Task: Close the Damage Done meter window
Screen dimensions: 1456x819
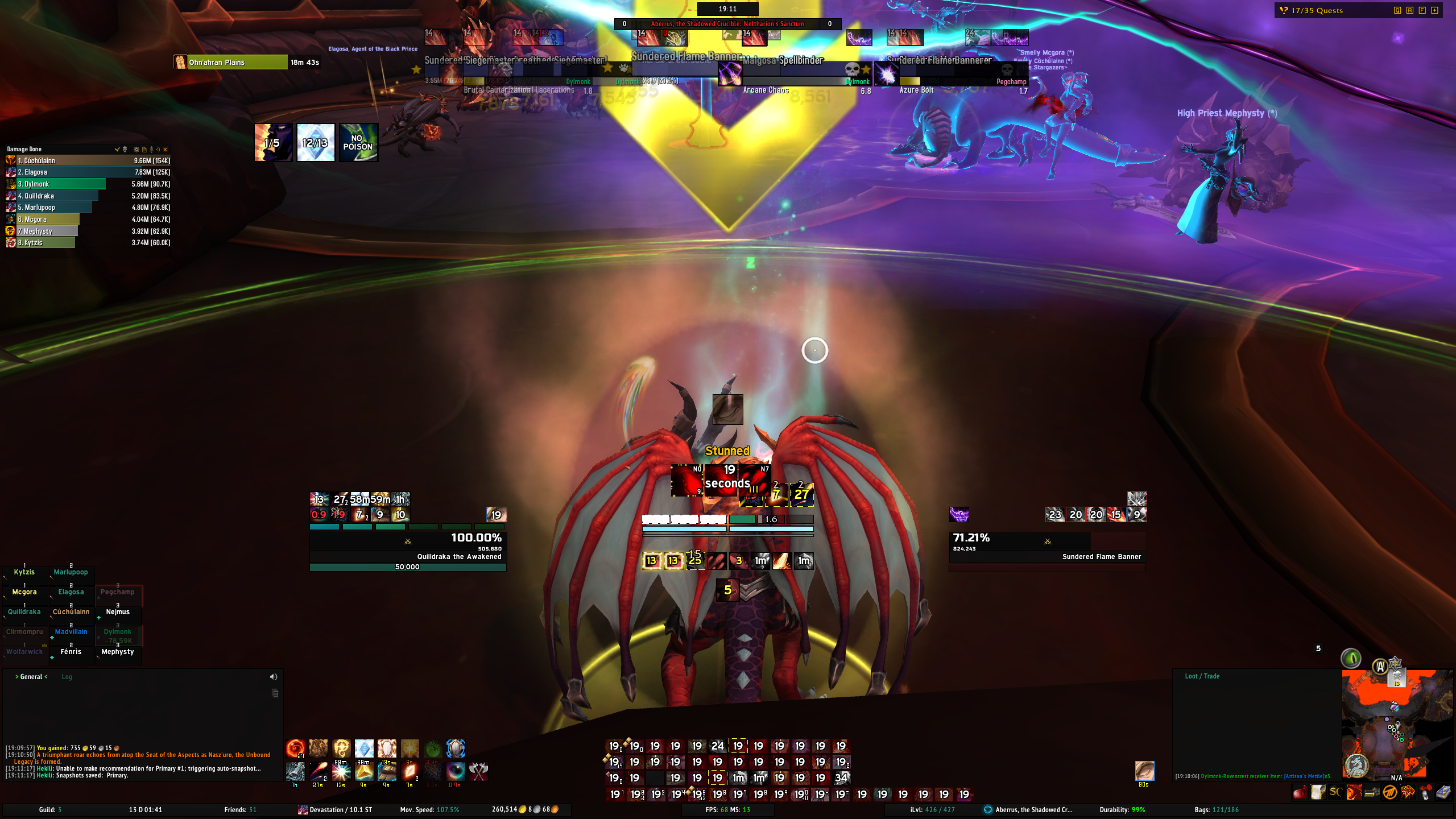Action: tap(166, 150)
